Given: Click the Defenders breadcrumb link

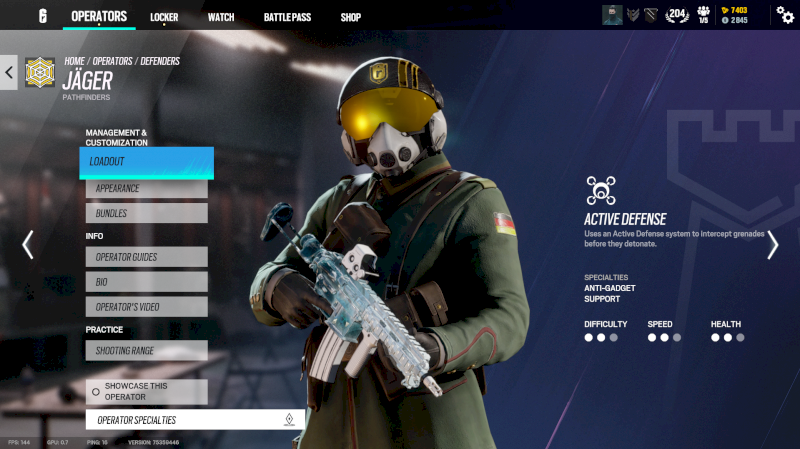Looking at the screenshot, I should coord(160,61).
